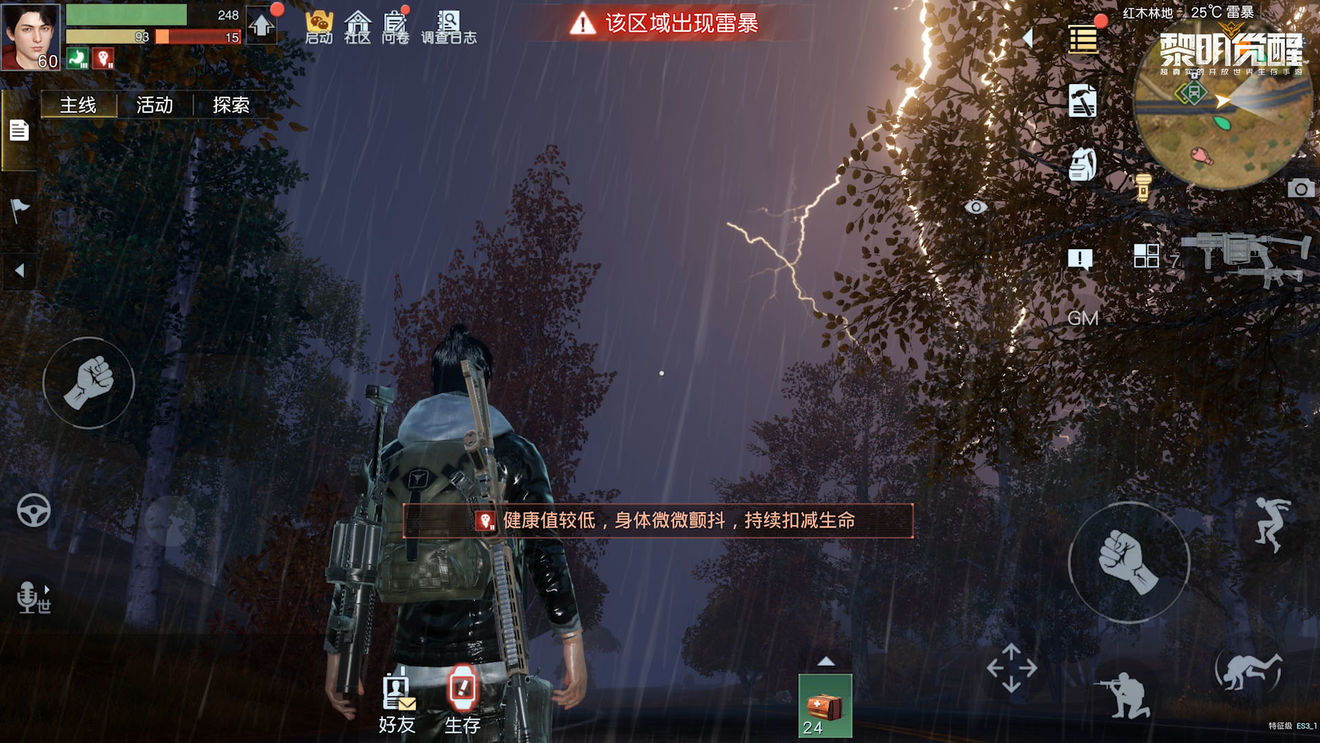This screenshot has width=1320, height=743.
Task: Open the quest list icon below the red dot
Action: pyautogui.click(x=1084, y=40)
